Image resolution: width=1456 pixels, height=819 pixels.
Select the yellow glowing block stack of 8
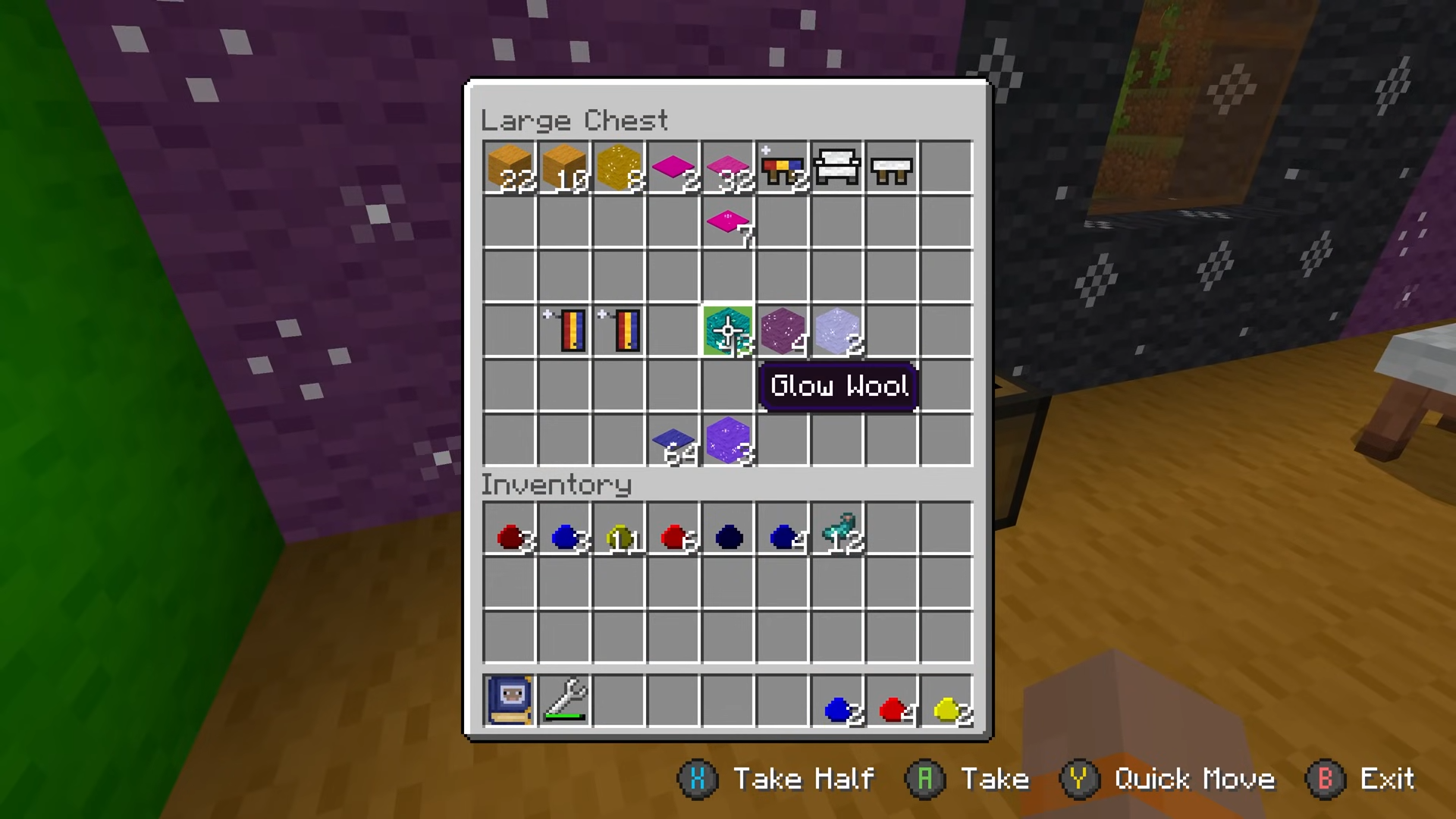(619, 168)
